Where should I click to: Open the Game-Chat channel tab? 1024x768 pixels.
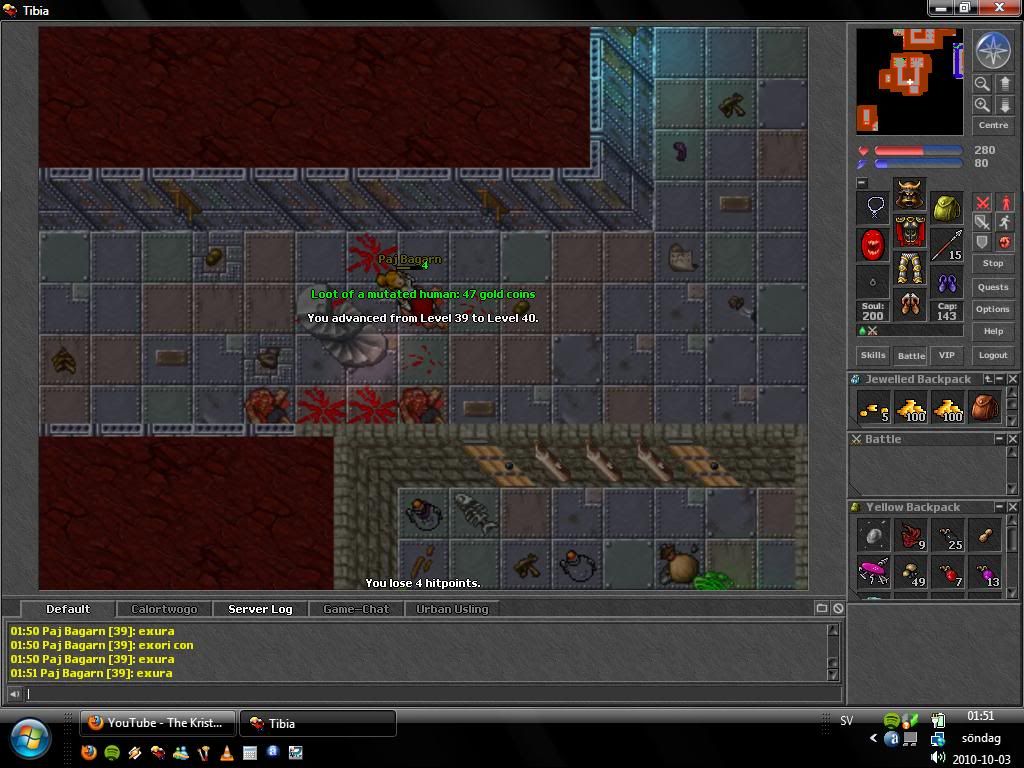point(356,609)
